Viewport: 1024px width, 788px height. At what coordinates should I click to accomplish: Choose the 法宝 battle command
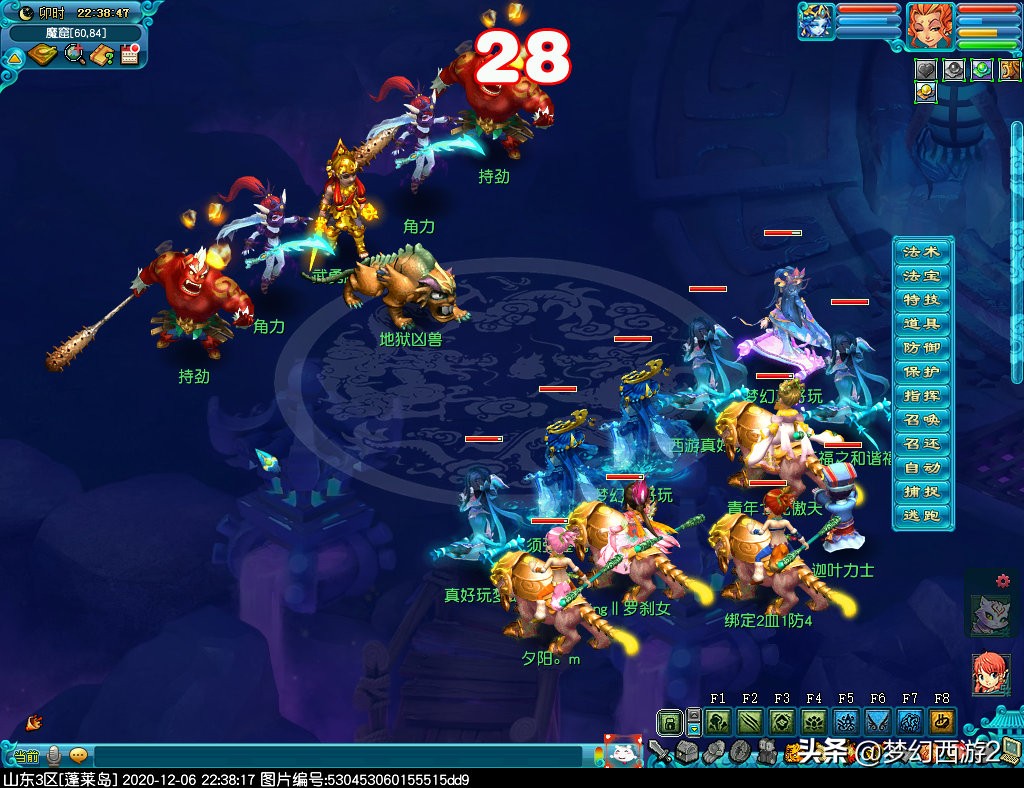coord(922,276)
